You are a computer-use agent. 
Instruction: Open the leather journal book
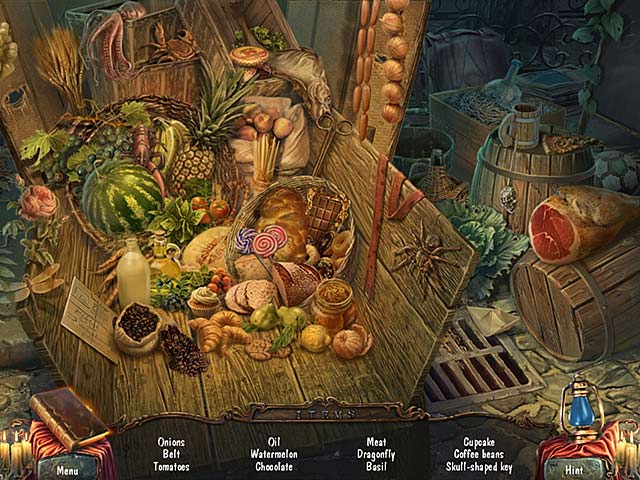68,416
